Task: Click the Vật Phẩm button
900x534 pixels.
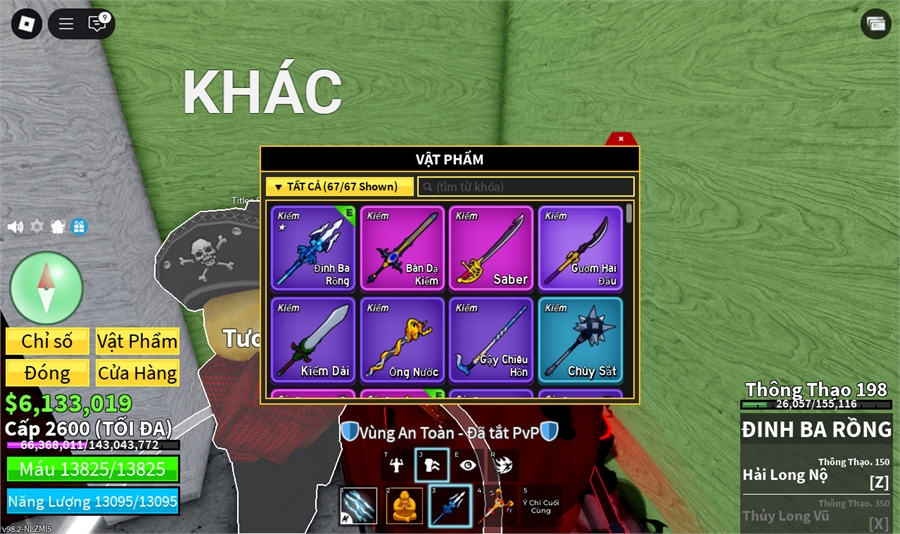Action: click(137, 342)
